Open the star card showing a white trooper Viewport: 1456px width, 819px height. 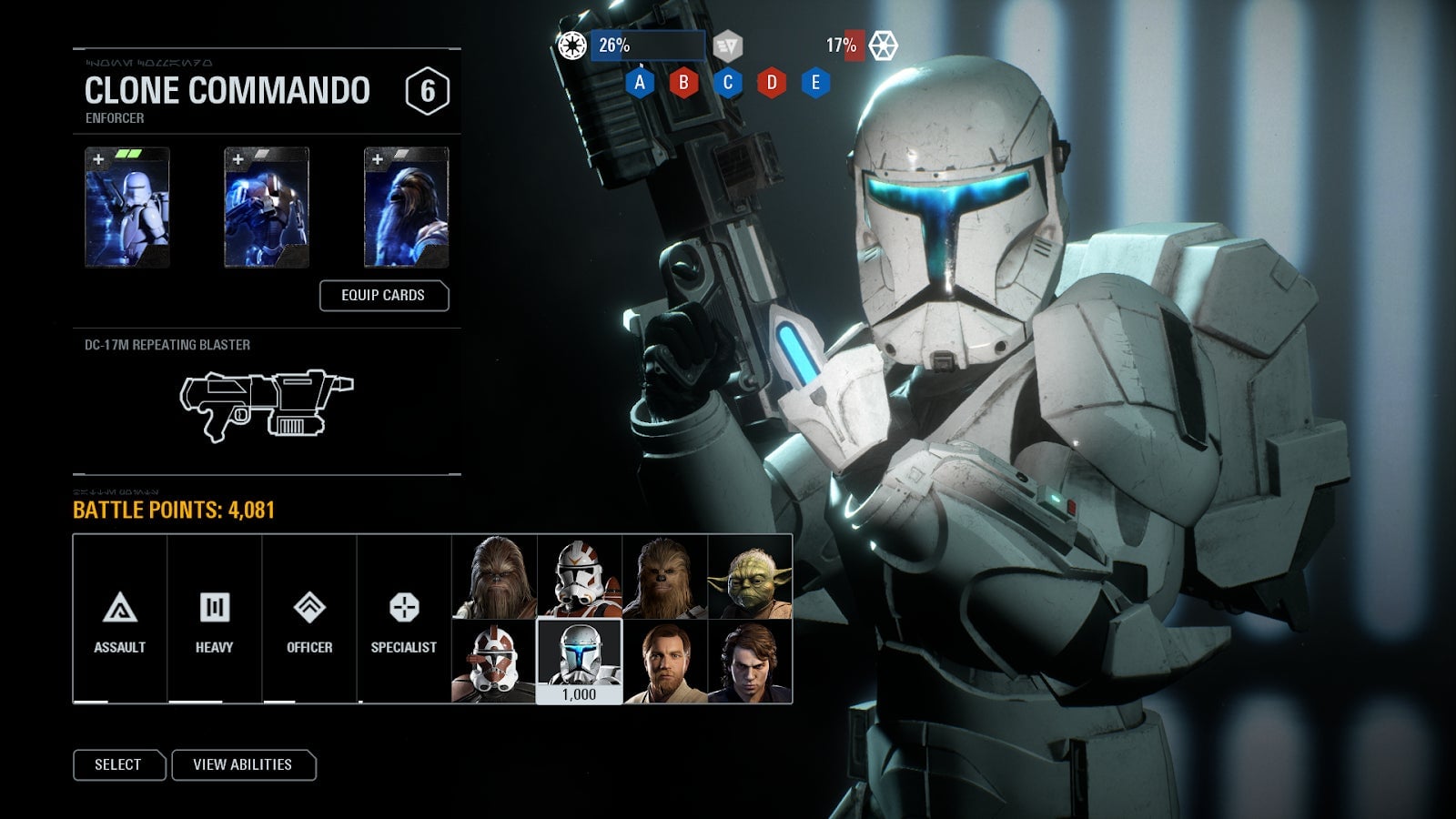click(x=127, y=207)
